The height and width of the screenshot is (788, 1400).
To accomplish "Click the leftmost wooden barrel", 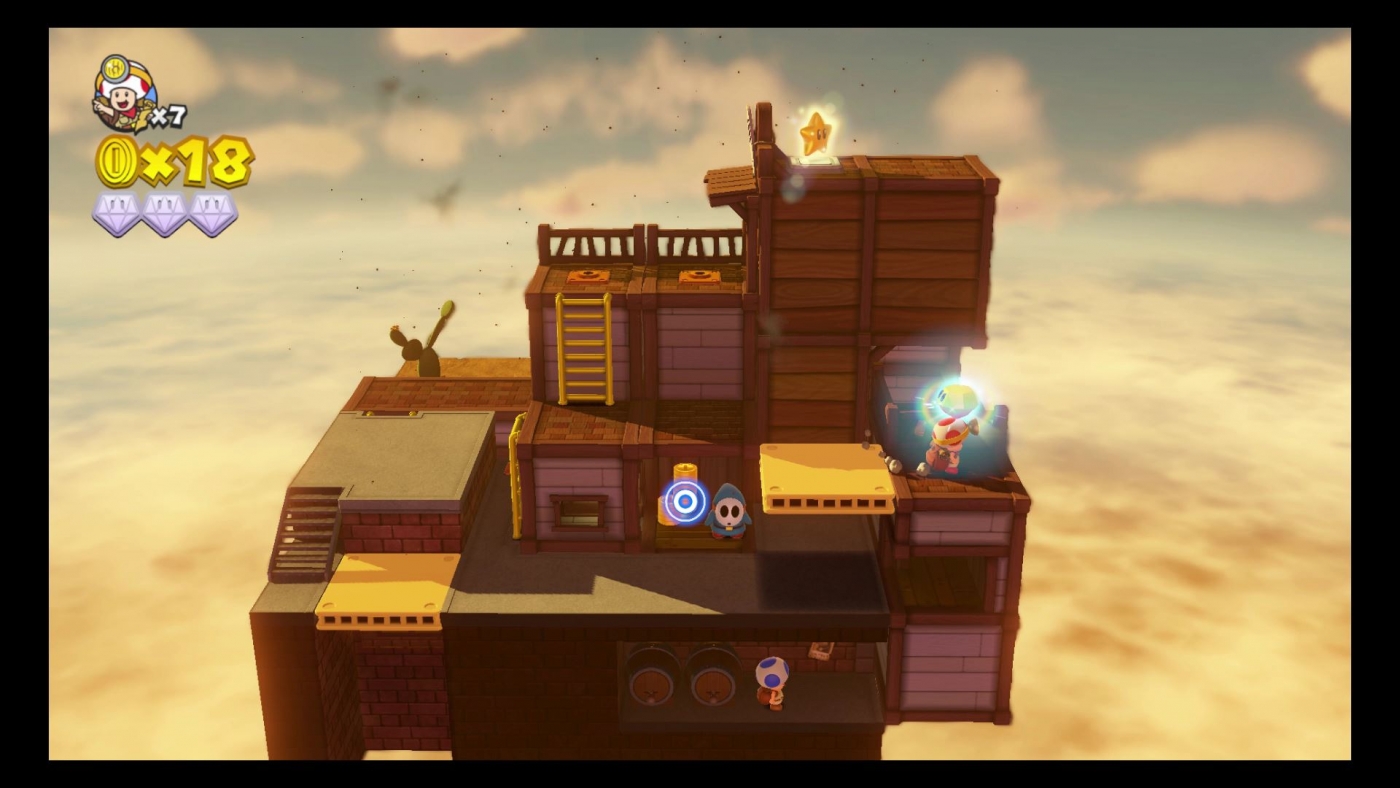I will point(650,680).
